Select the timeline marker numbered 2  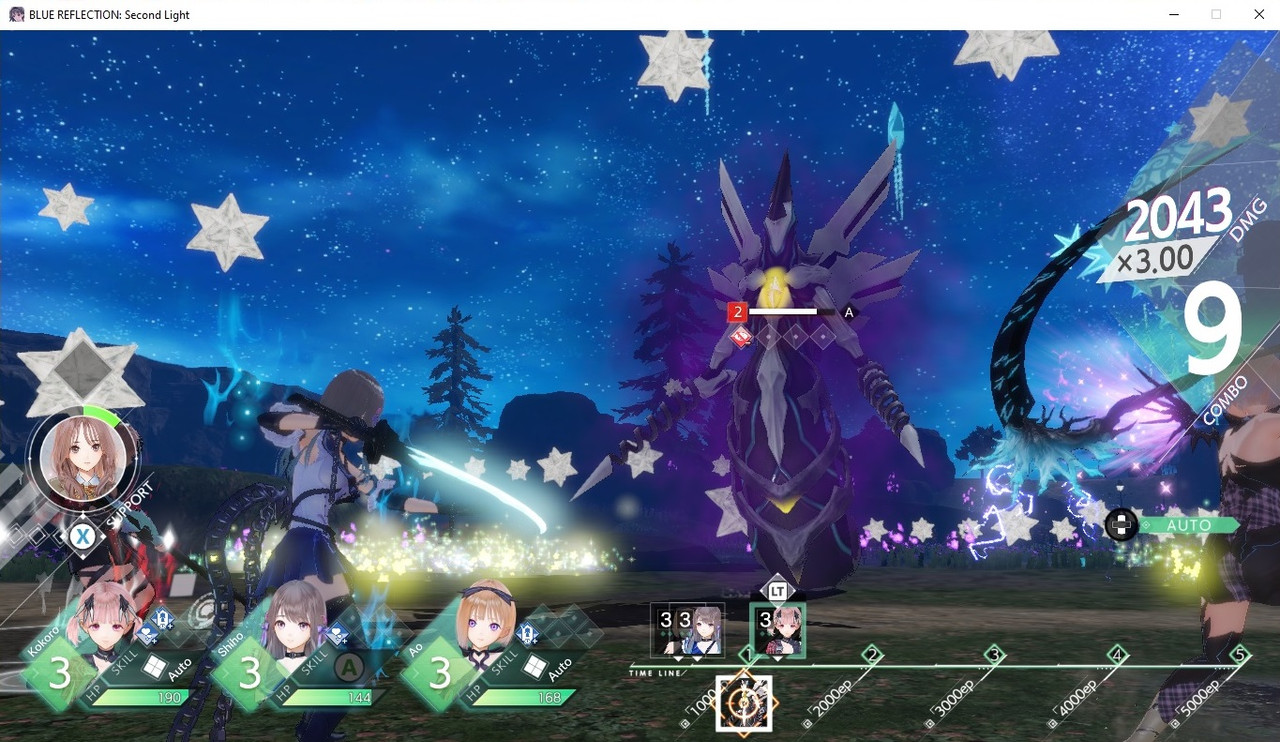coord(872,656)
